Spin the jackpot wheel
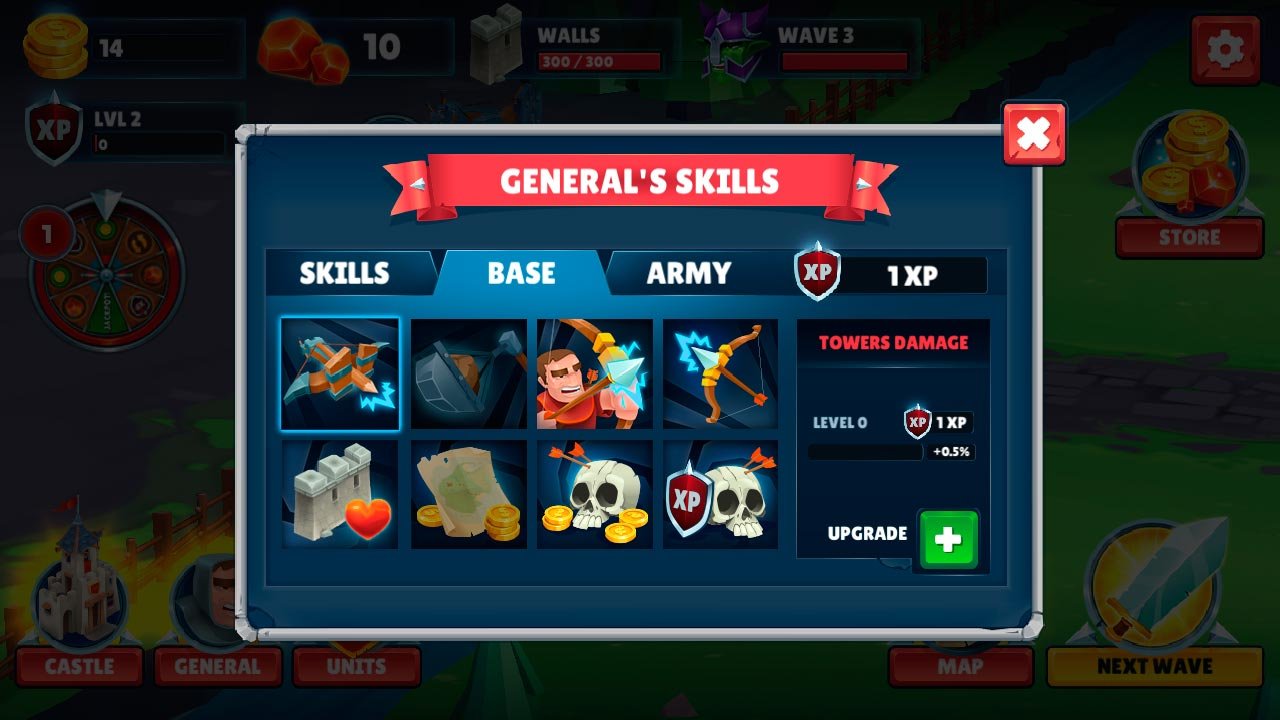Image resolution: width=1280 pixels, height=720 pixels. pyautogui.click(x=107, y=273)
